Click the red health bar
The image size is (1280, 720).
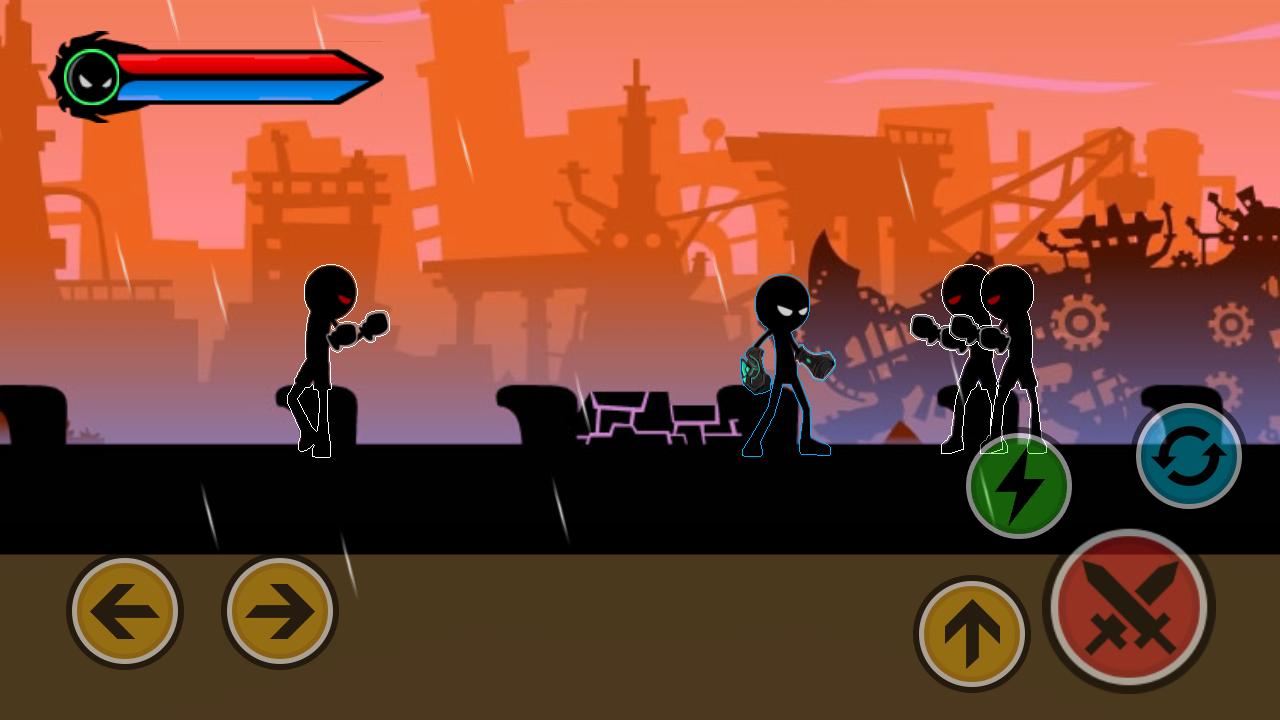[x=230, y=62]
